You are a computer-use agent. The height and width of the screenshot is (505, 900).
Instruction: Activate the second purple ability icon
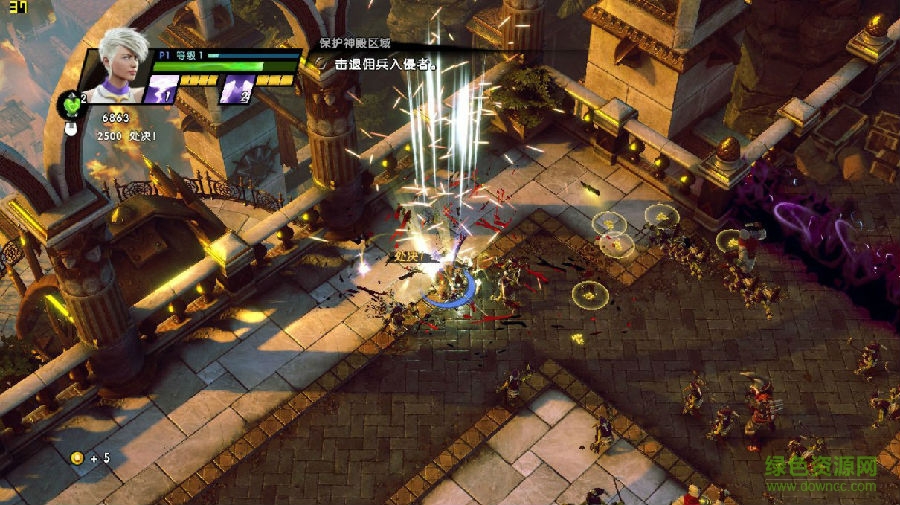[235, 90]
